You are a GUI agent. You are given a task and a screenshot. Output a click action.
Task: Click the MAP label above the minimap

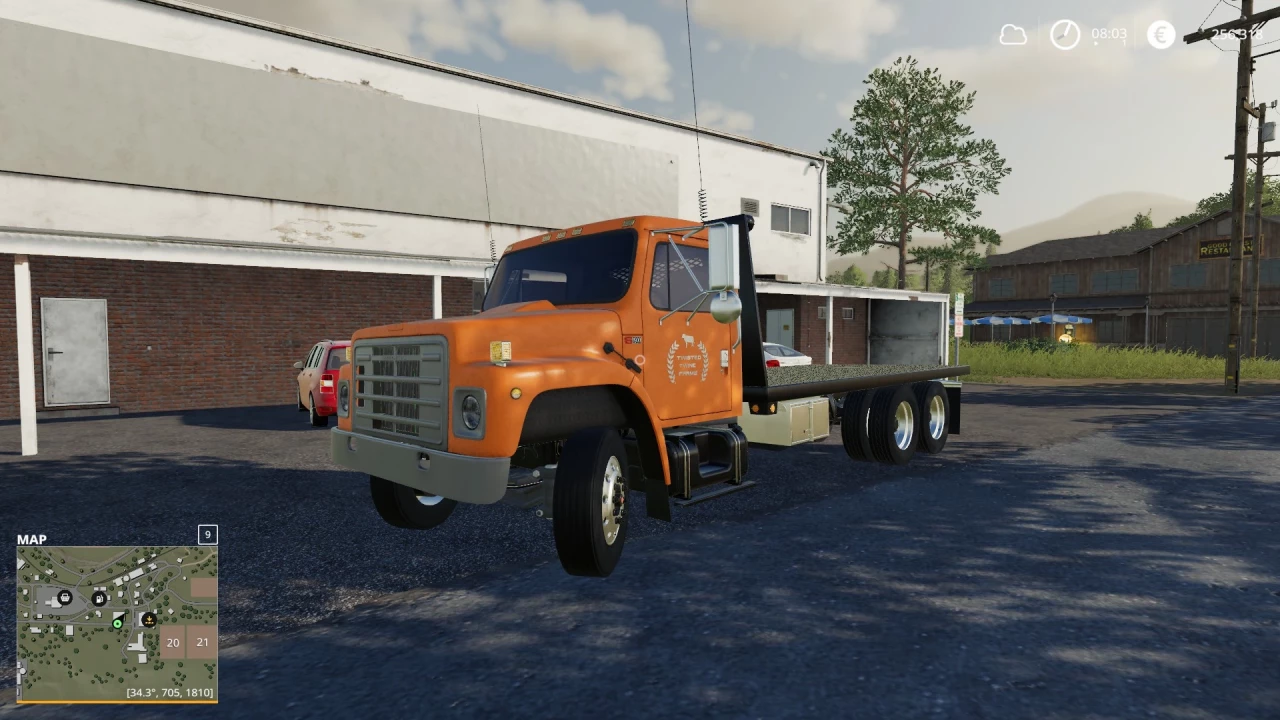pyautogui.click(x=32, y=539)
